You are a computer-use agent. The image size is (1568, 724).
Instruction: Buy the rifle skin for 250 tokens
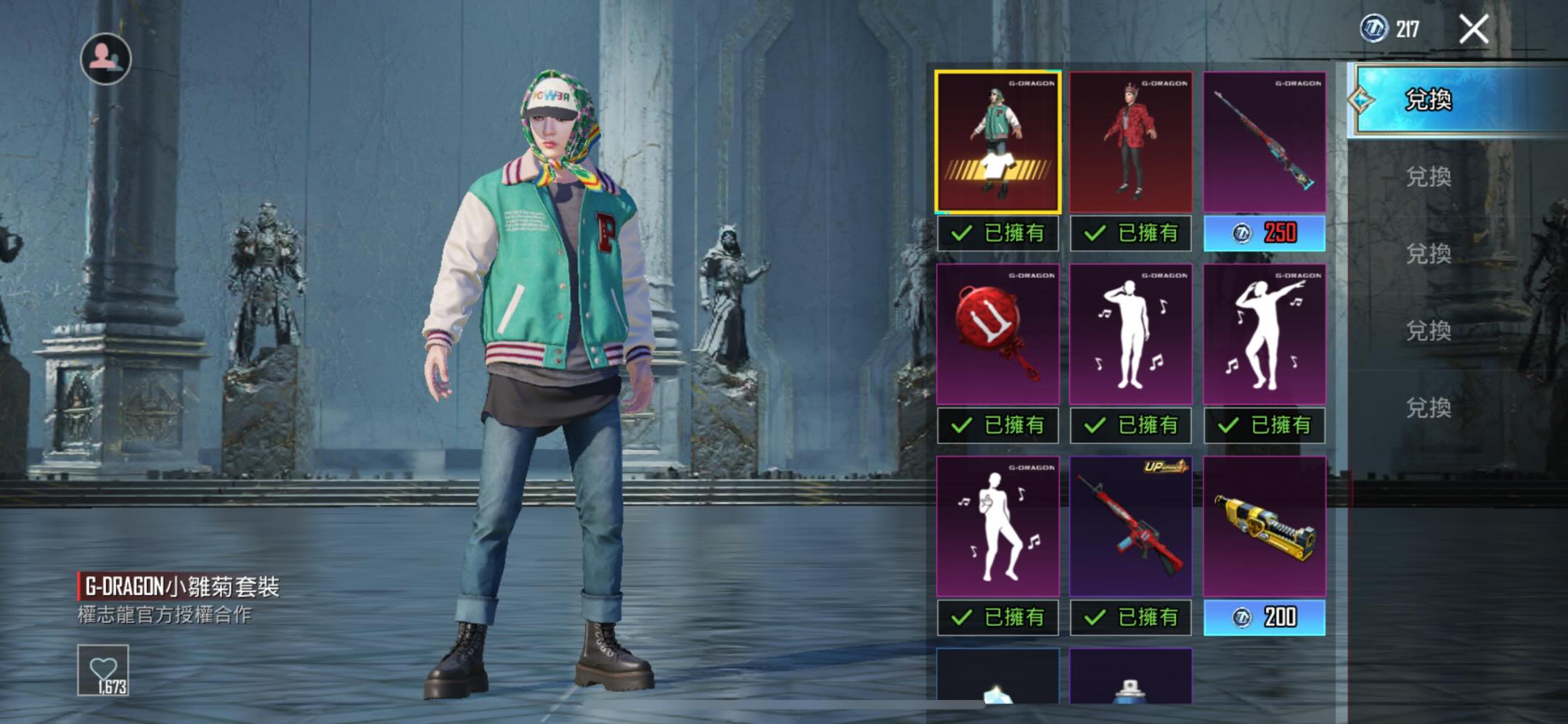[1265, 233]
